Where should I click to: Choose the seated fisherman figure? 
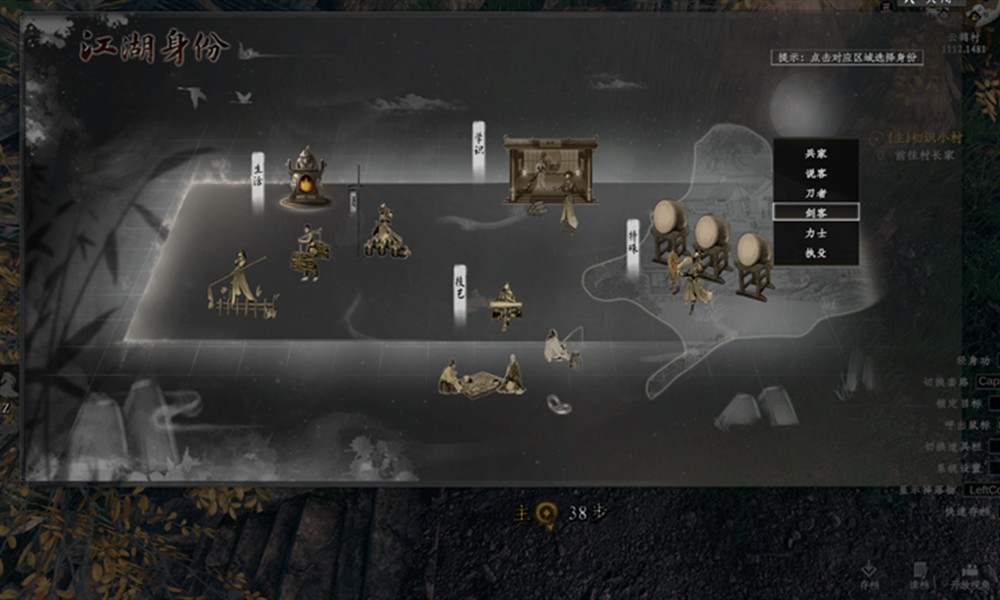(560, 347)
